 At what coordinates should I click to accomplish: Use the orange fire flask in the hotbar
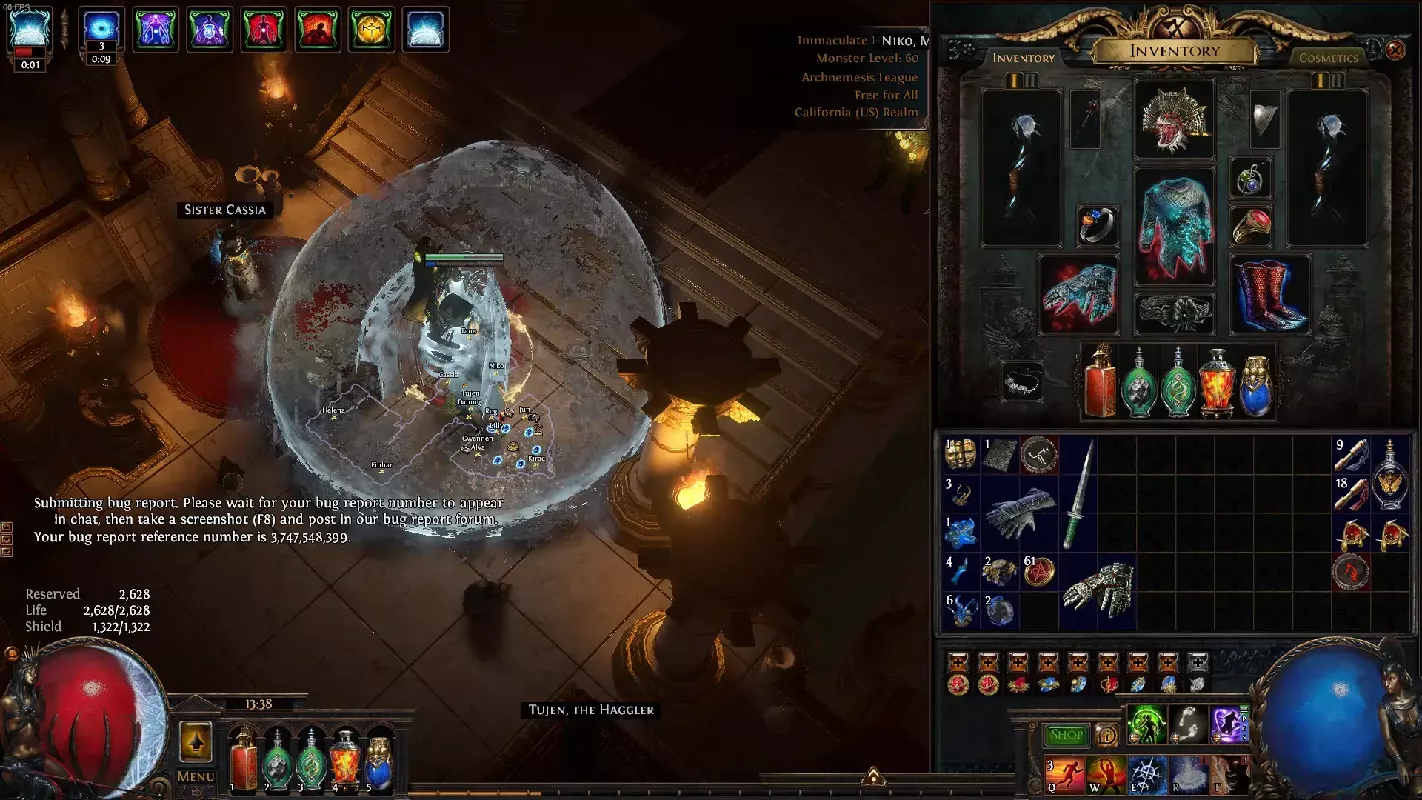coord(345,758)
